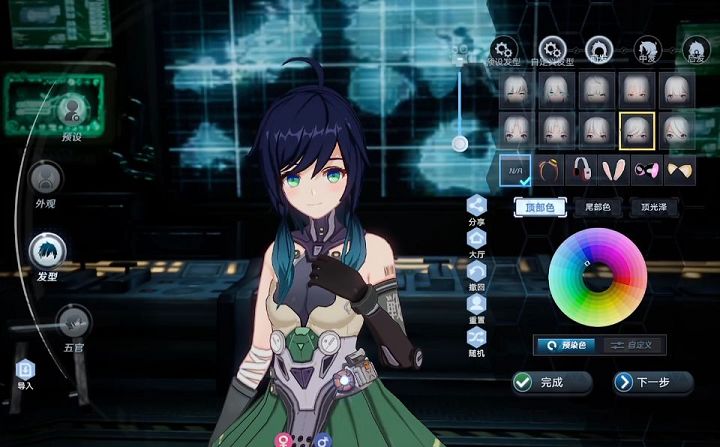Go to 下一步 (Next step)

(x=653, y=382)
